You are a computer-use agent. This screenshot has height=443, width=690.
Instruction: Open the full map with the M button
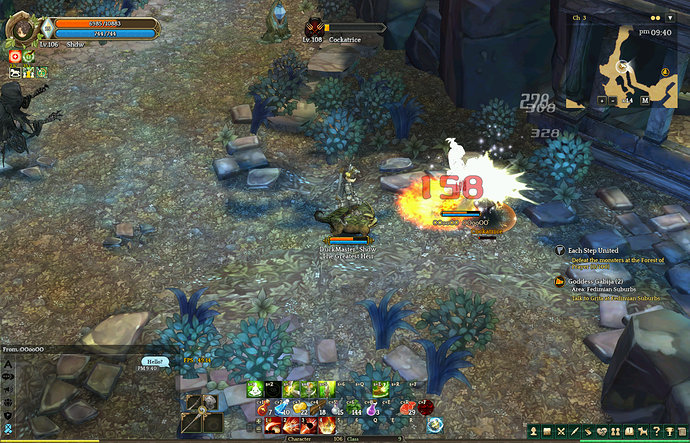tap(645, 100)
